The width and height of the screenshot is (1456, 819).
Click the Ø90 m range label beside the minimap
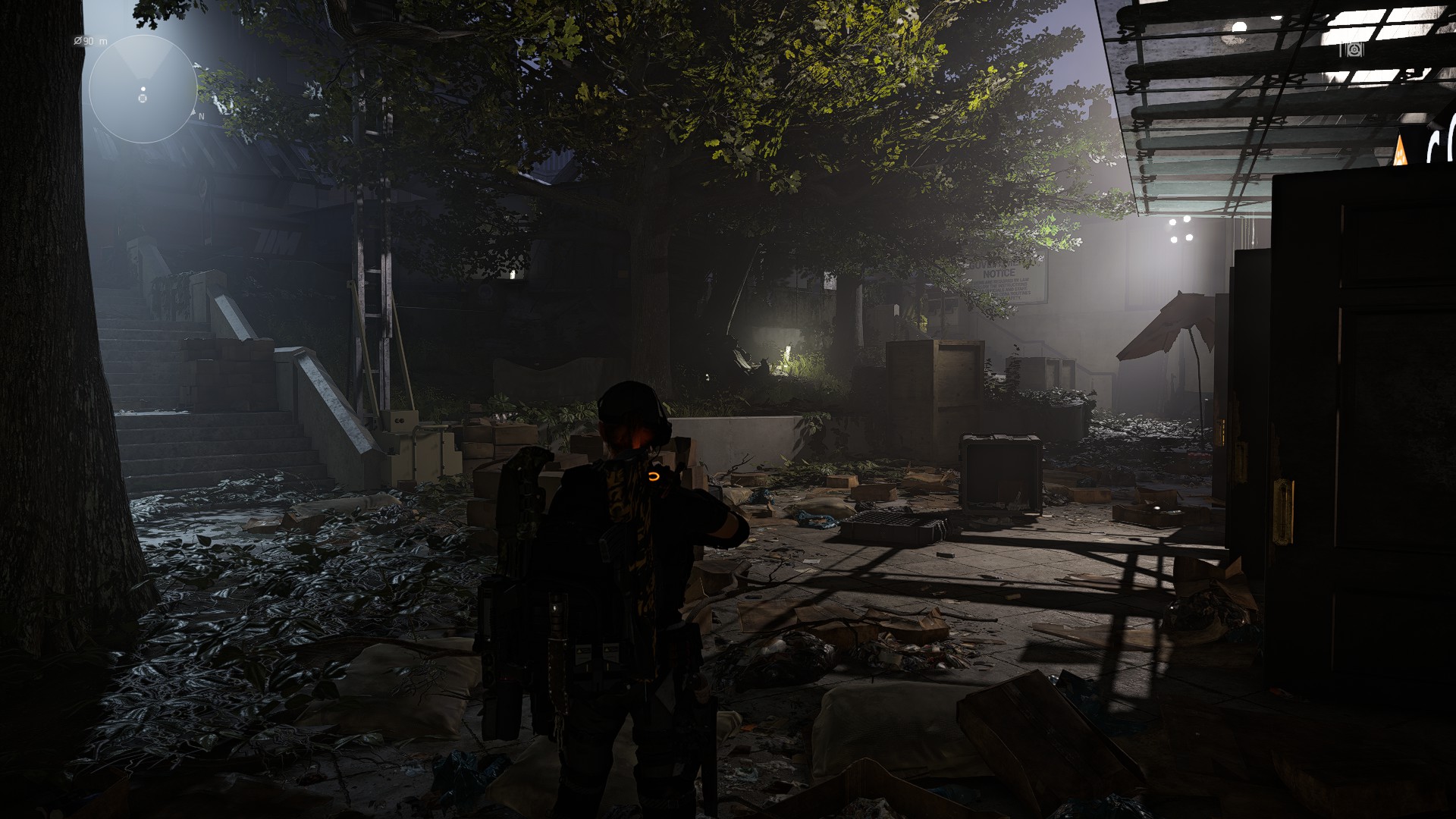click(x=89, y=41)
